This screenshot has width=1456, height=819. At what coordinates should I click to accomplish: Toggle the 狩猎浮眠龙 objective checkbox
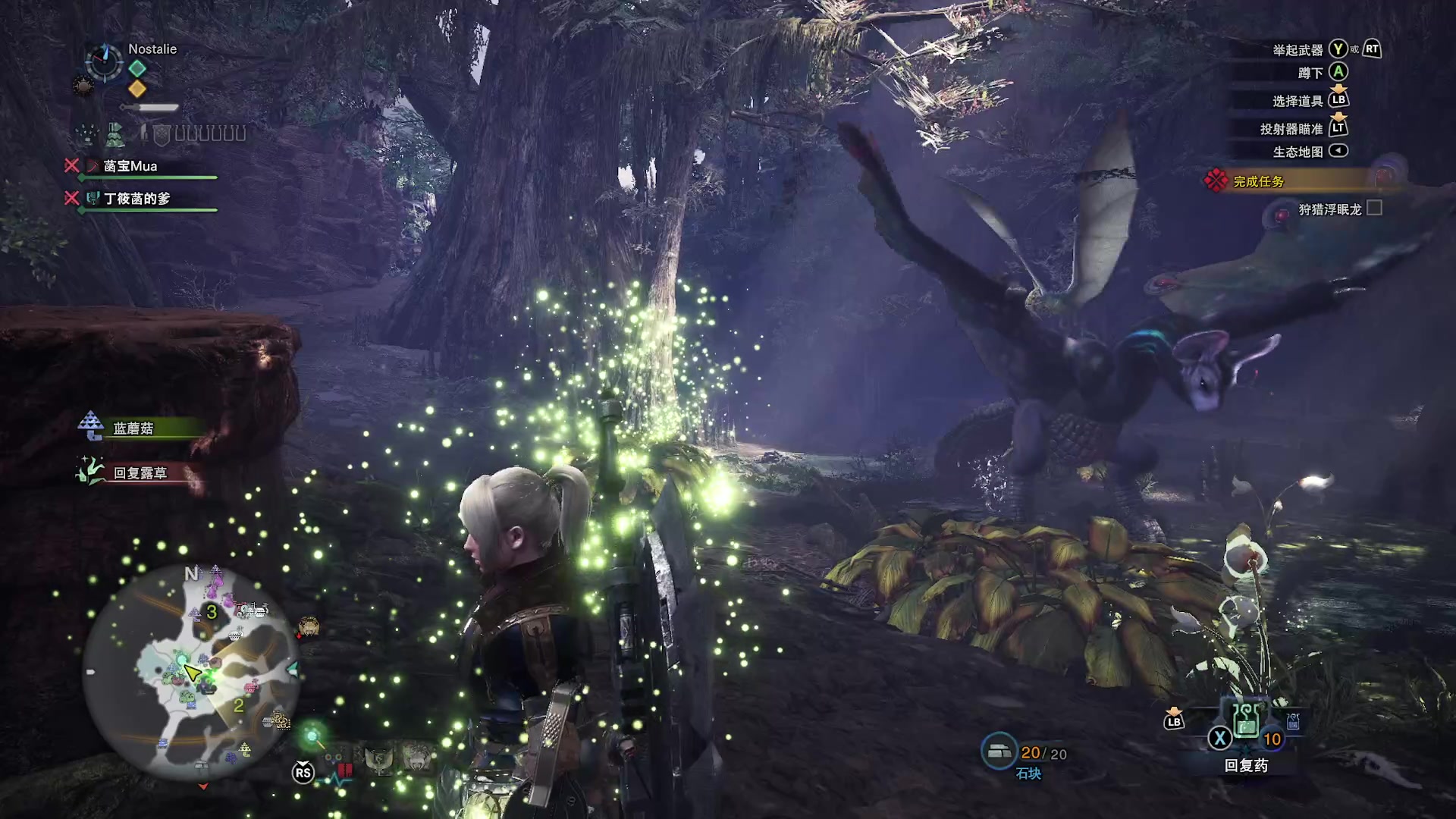(1374, 208)
